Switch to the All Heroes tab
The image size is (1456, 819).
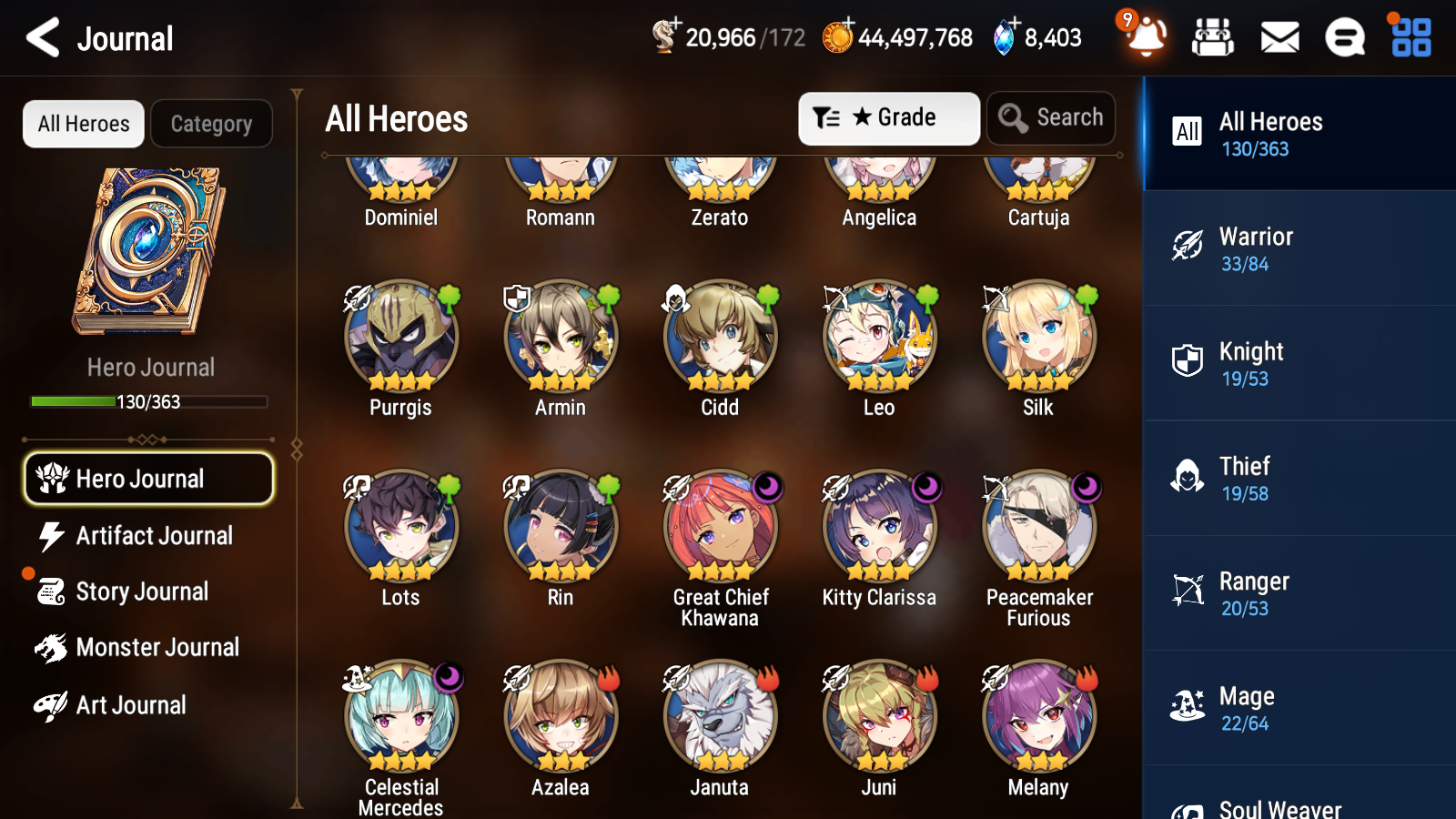point(83,124)
